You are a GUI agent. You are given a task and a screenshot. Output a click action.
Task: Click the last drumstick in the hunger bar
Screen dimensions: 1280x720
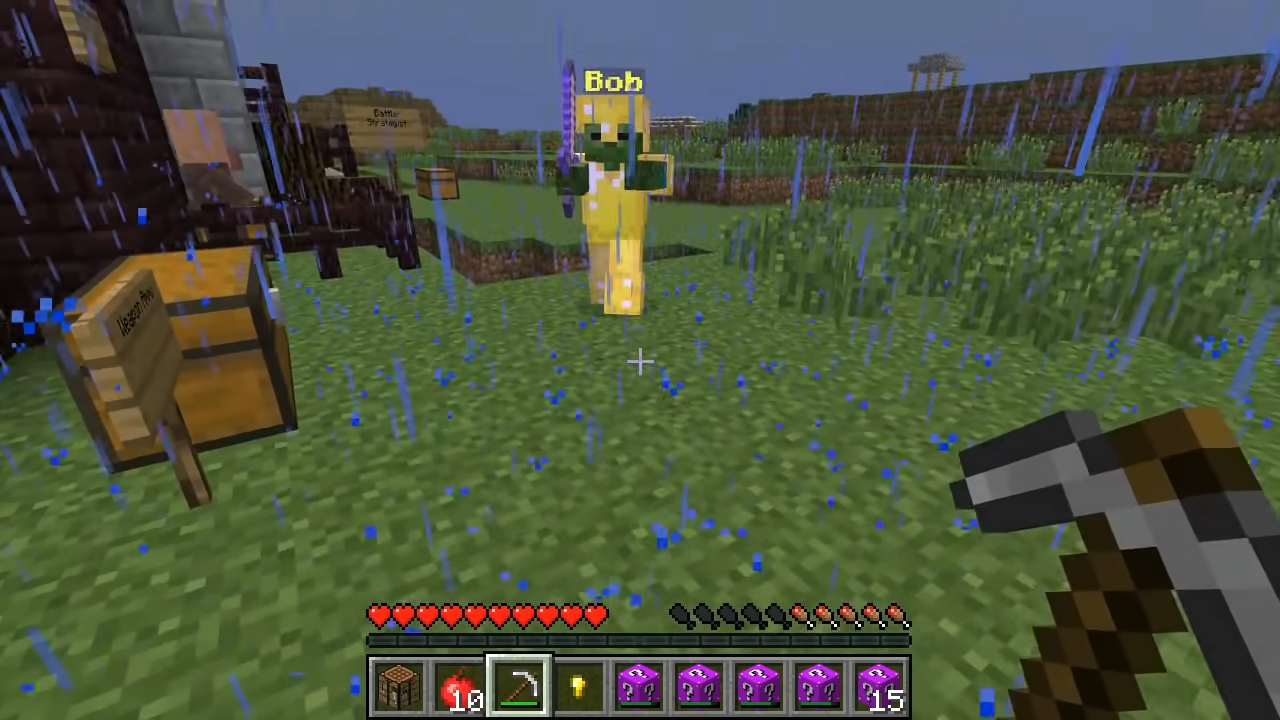click(895, 616)
